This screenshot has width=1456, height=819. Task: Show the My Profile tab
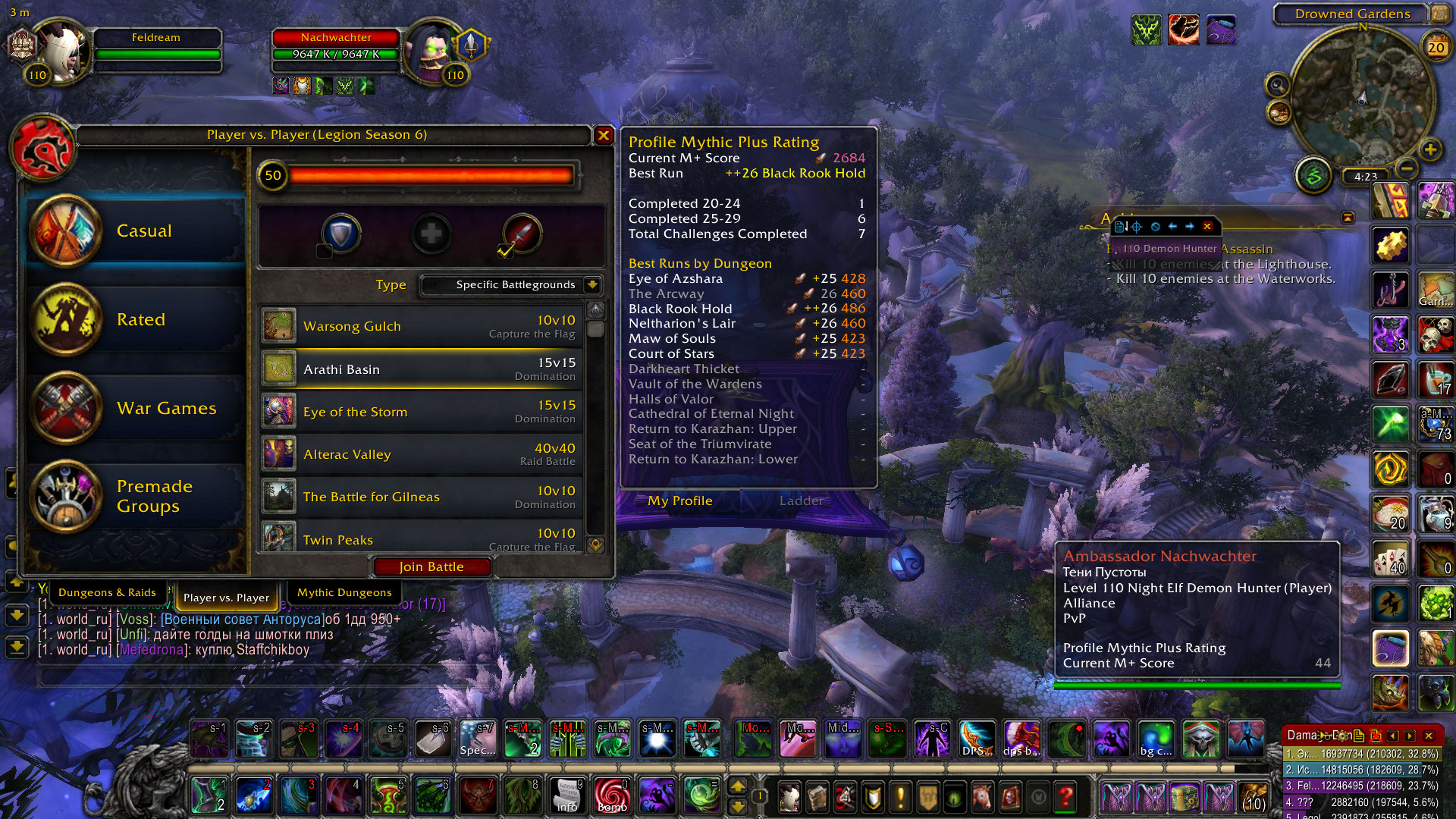coord(679,500)
